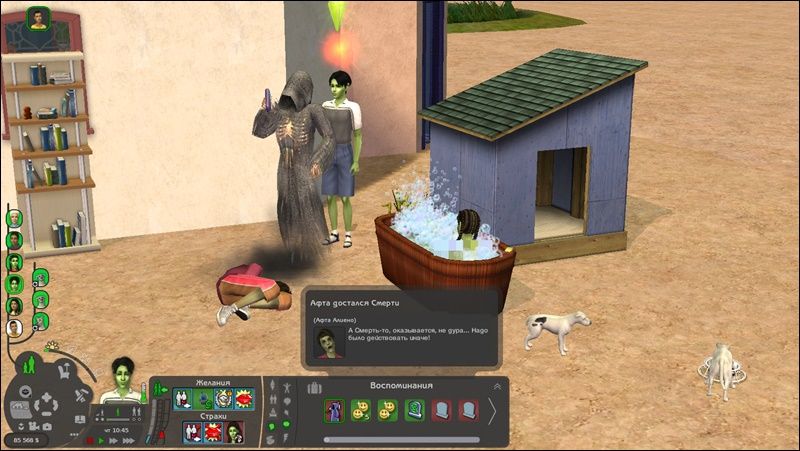Select the green-framed tombstone memory
Screen dimensions: 800x451
click(x=414, y=410)
